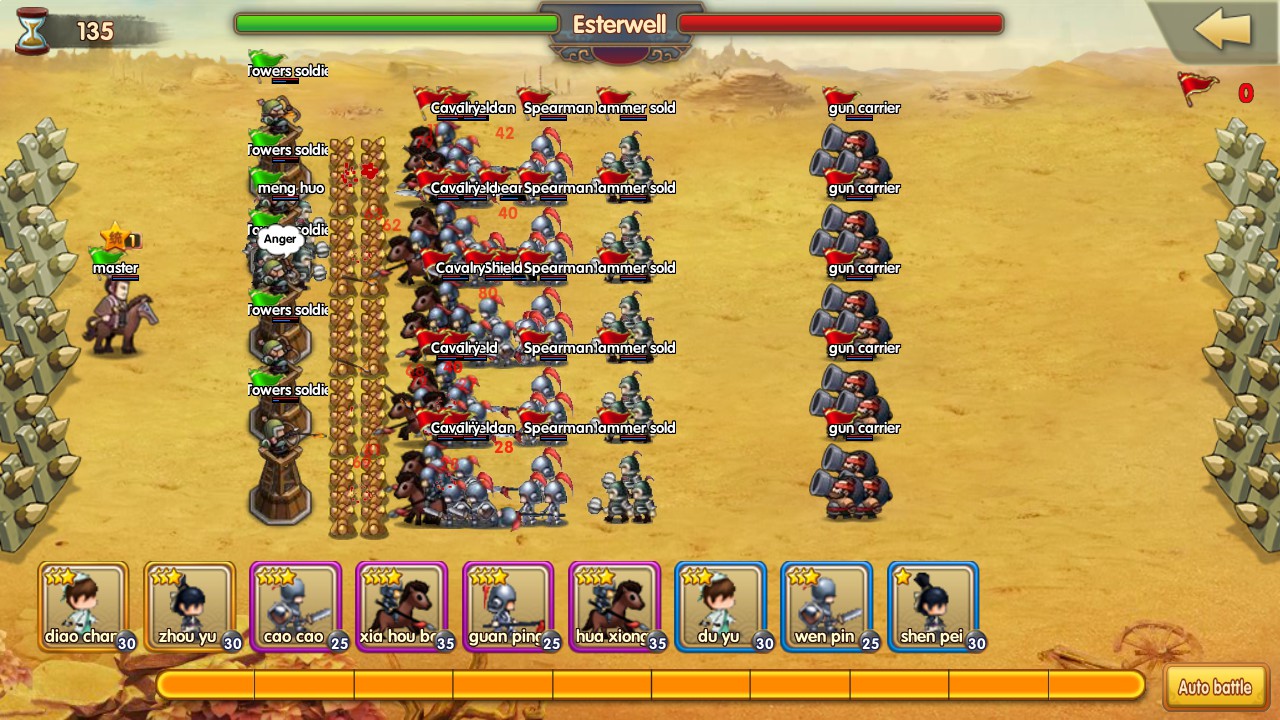
Task: Pick guan ping from the card row
Action: tap(507, 605)
